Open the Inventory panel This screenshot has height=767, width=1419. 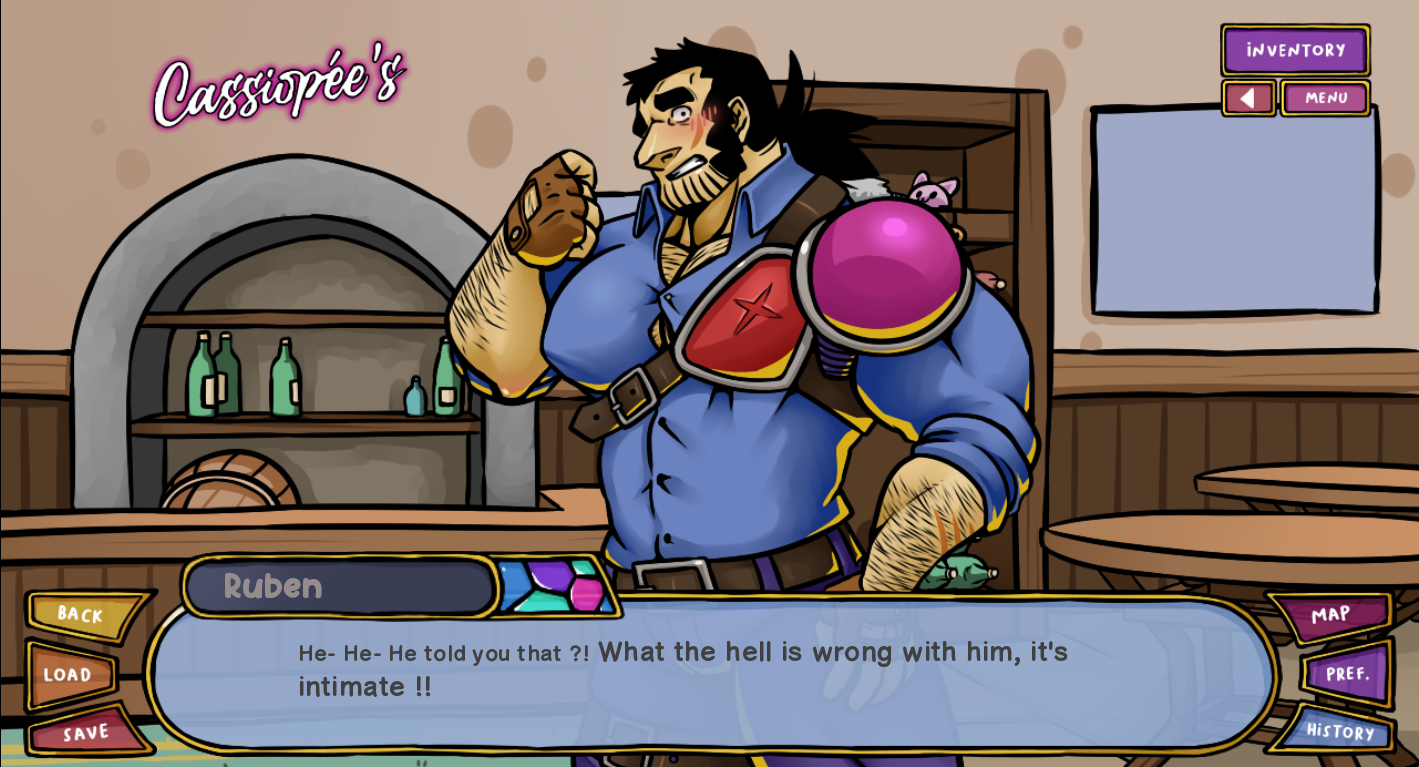(x=1295, y=50)
